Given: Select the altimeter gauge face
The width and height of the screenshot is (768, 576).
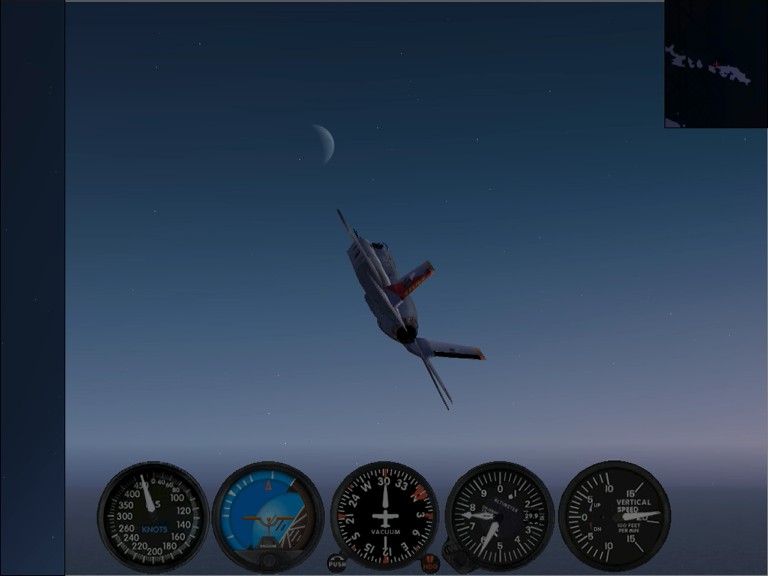Looking at the screenshot, I should (499, 516).
